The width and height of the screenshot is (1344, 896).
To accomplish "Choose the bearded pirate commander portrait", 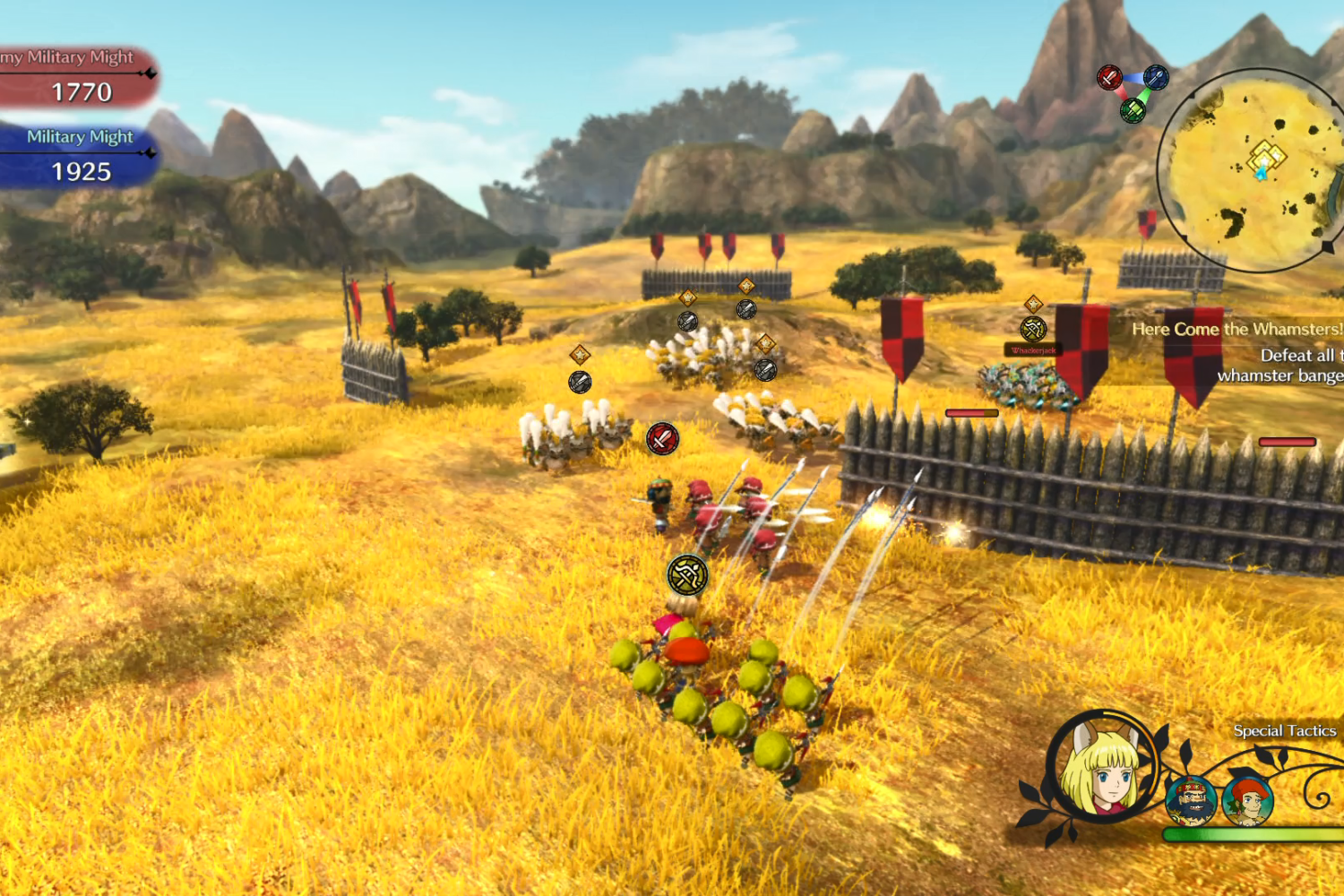I will pos(1191,800).
